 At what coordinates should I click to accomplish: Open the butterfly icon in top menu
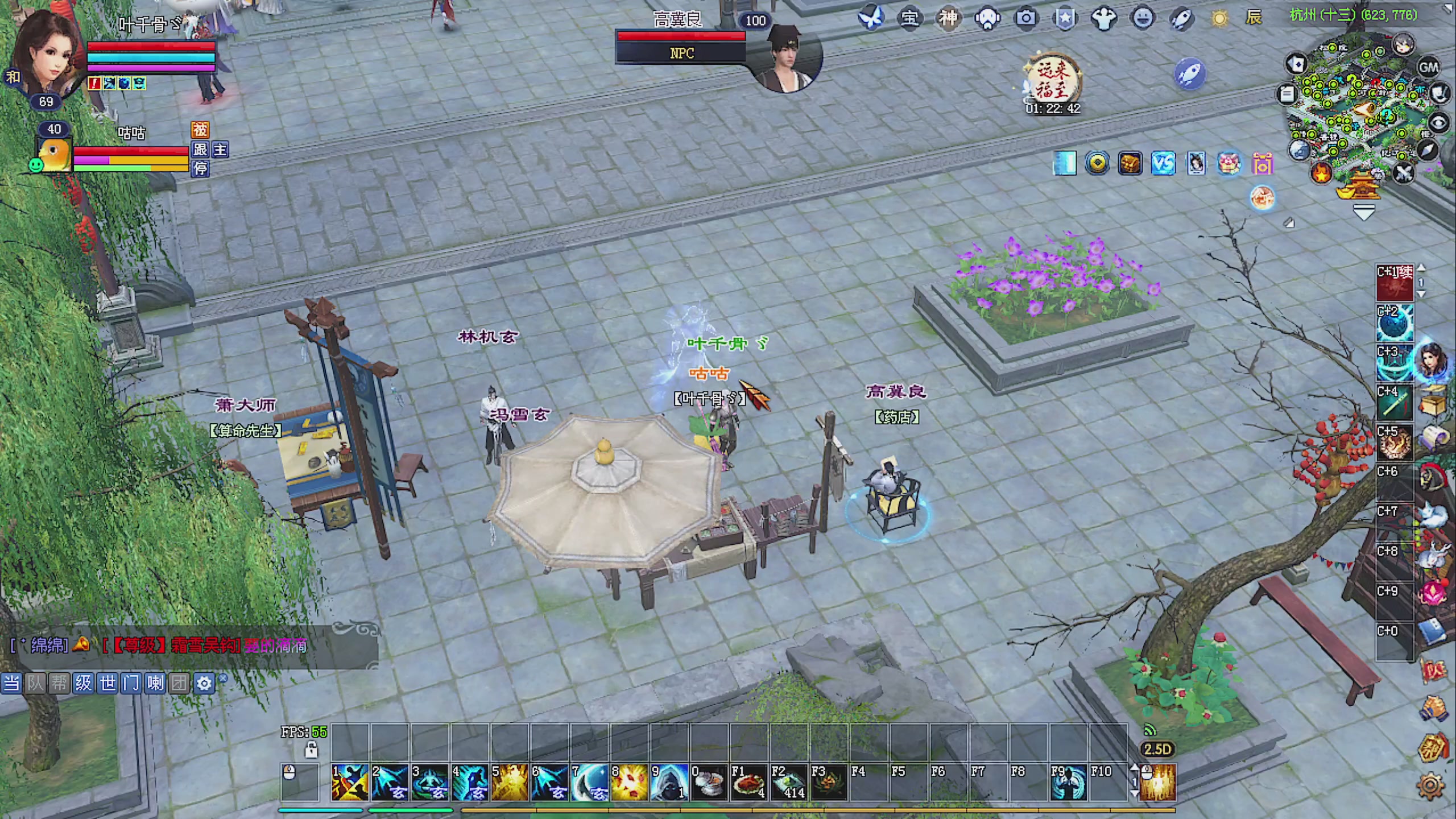coord(871,18)
